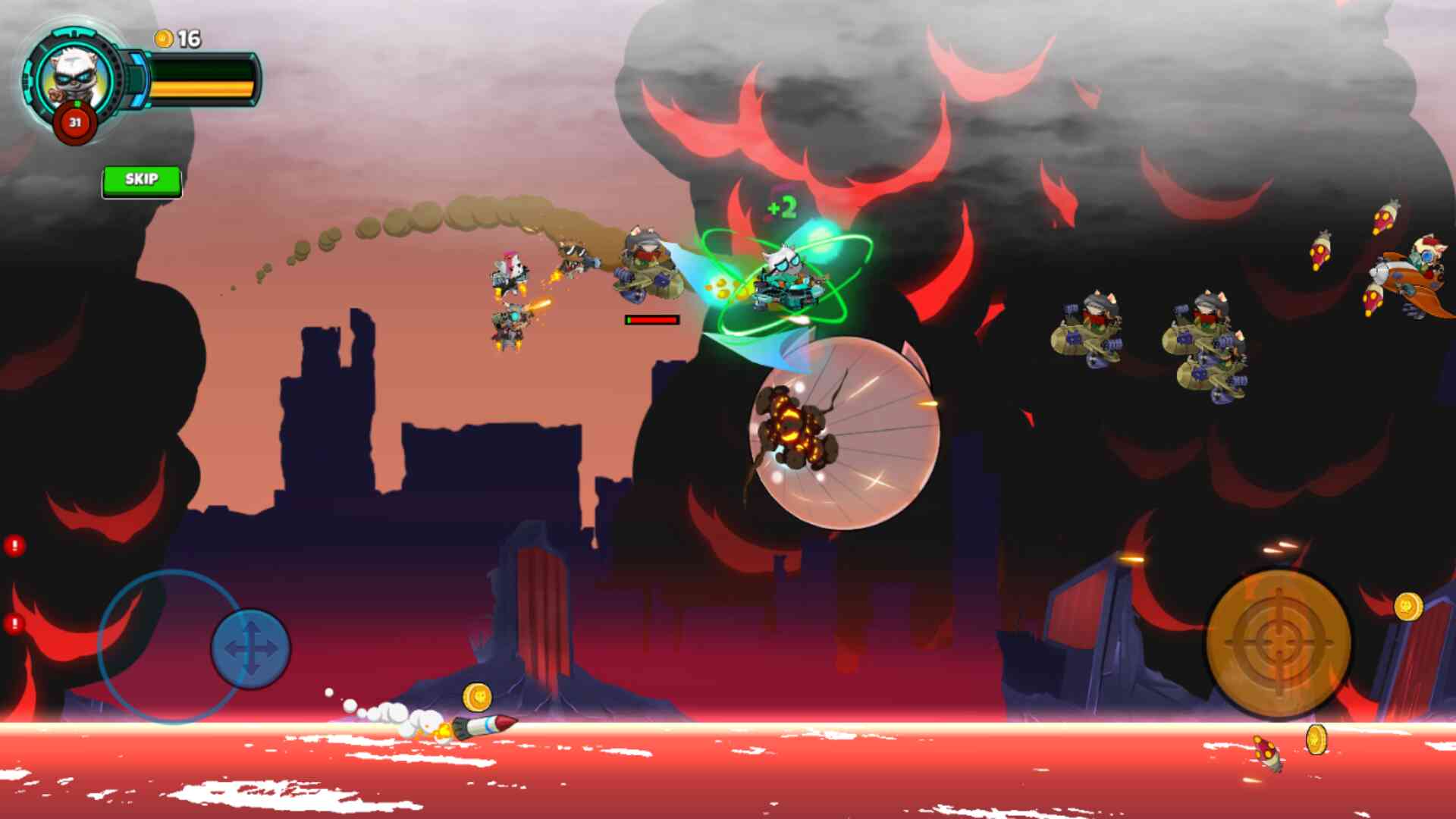Image resolution: width=1456 pixels, height=819 pixels.
Task: Tap the blue movement joystick knob
Action: pyautogui.click(x=250, y=649)
